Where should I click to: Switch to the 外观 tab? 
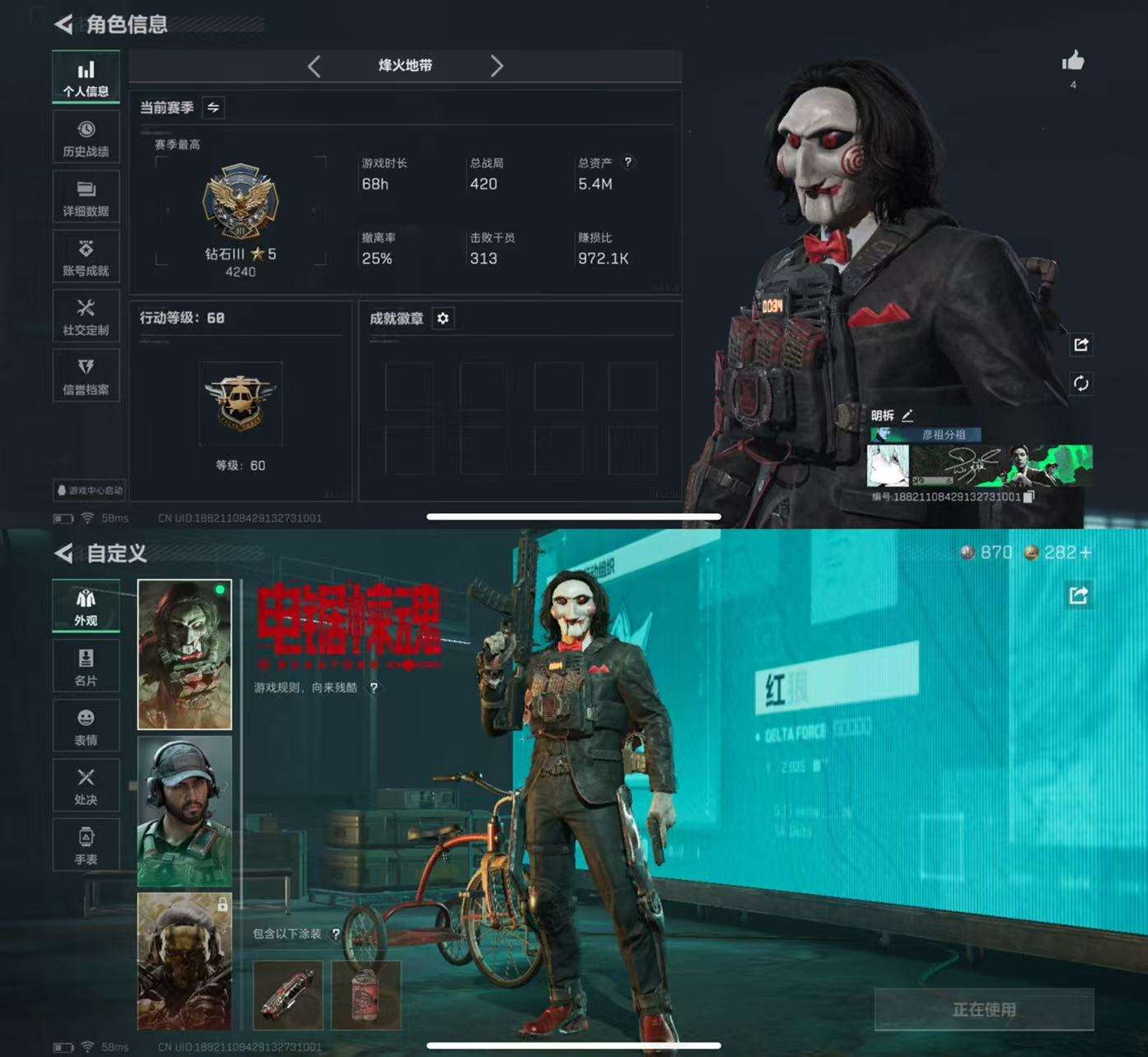[86, 607]
